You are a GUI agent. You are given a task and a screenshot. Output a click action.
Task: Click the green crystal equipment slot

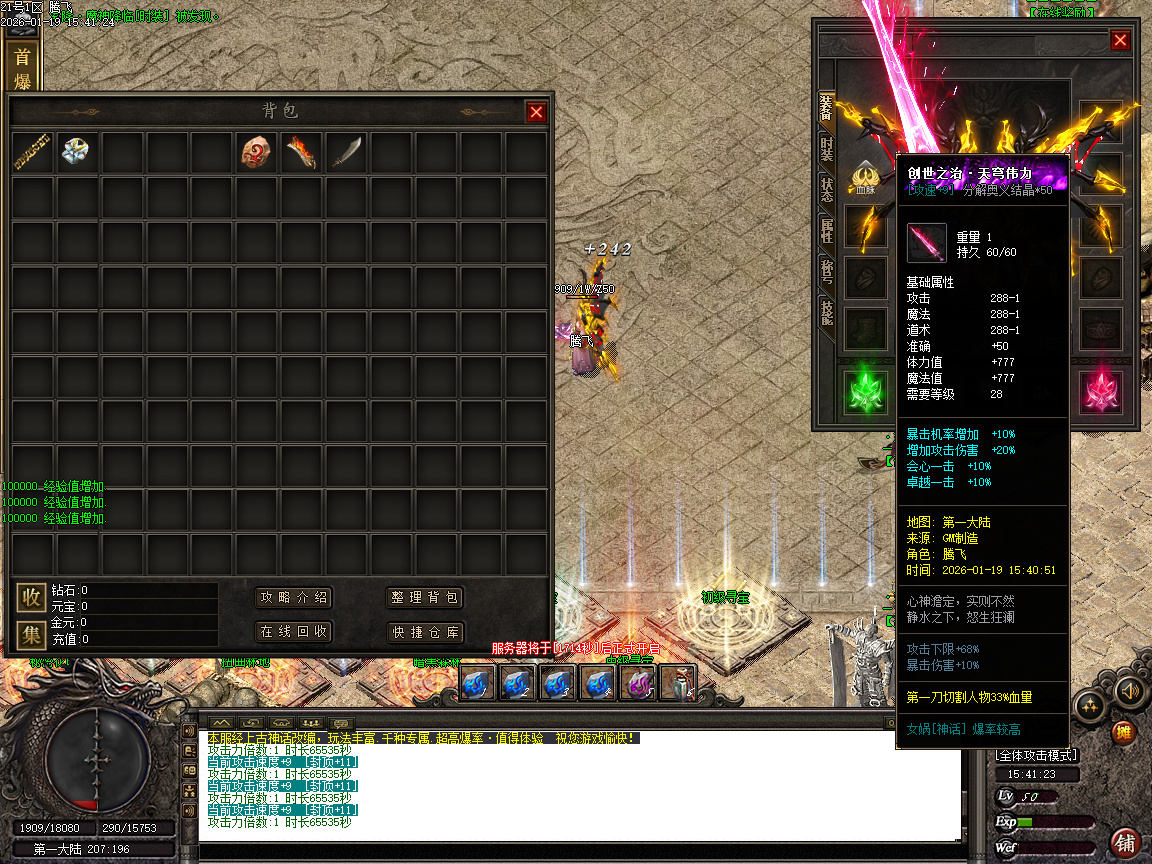866,391
